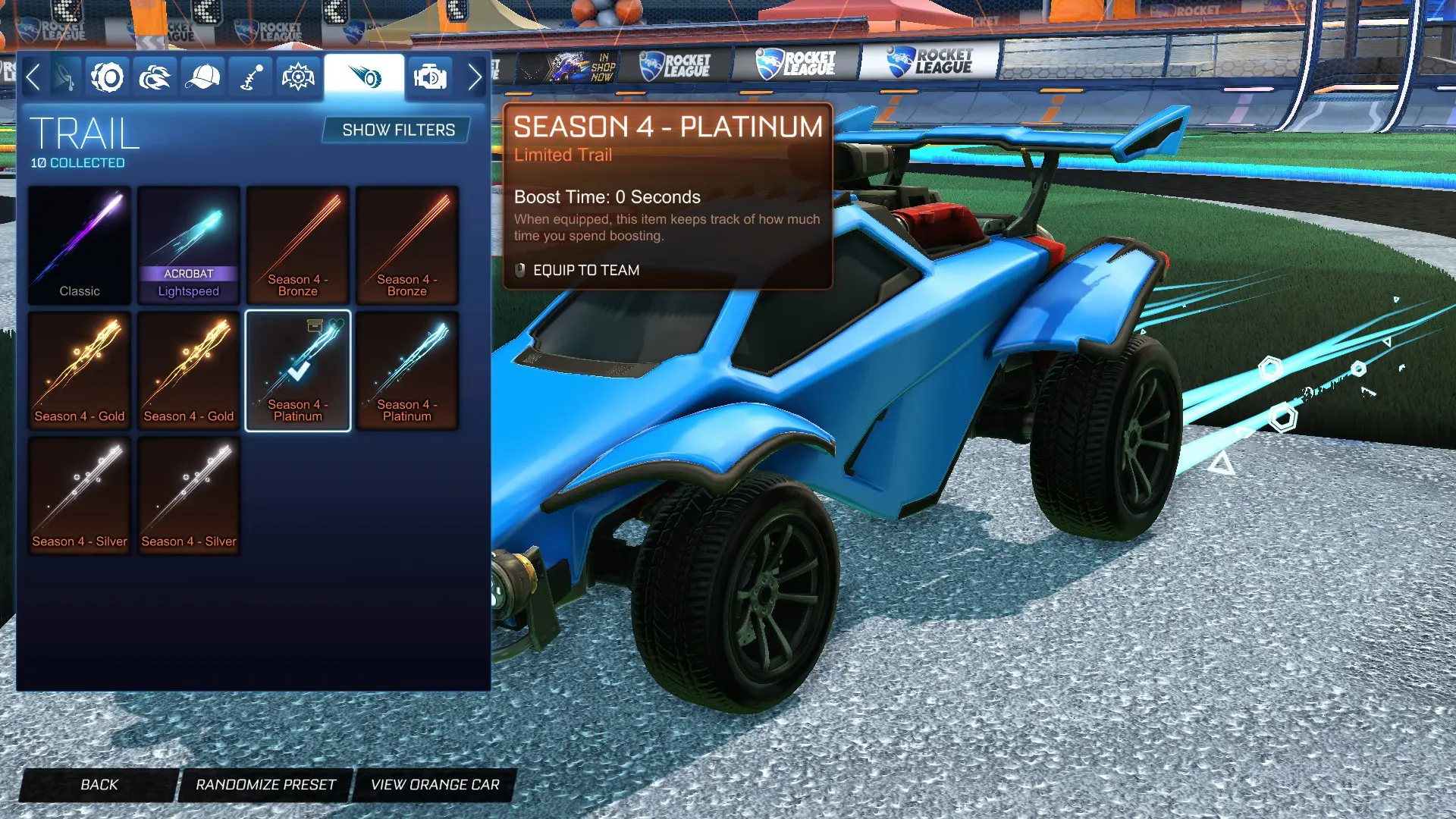Select the Topper cap icon
The width and height of the screenshot is (1456, 819).
[x=201, y=75]
